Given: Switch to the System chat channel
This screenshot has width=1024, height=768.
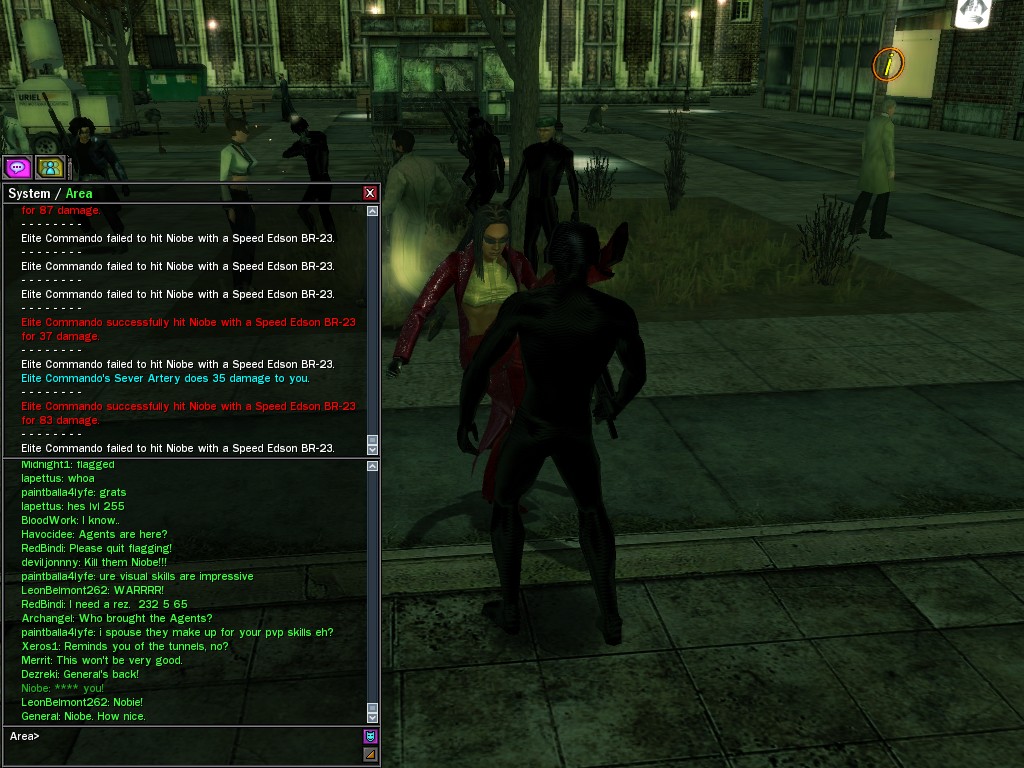Looking at the screenshot, I should pos(28,193).
